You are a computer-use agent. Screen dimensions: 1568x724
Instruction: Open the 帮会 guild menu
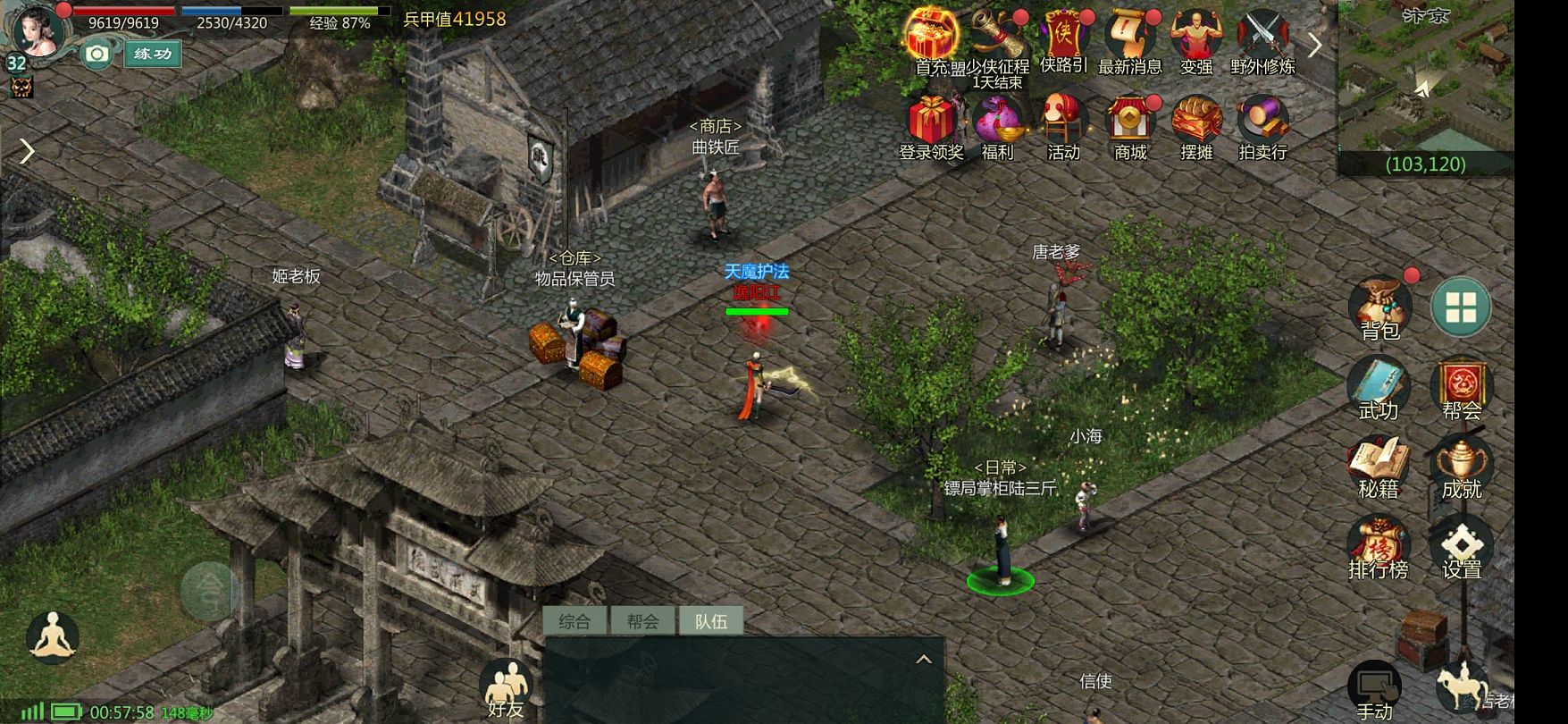(1462, 386)
